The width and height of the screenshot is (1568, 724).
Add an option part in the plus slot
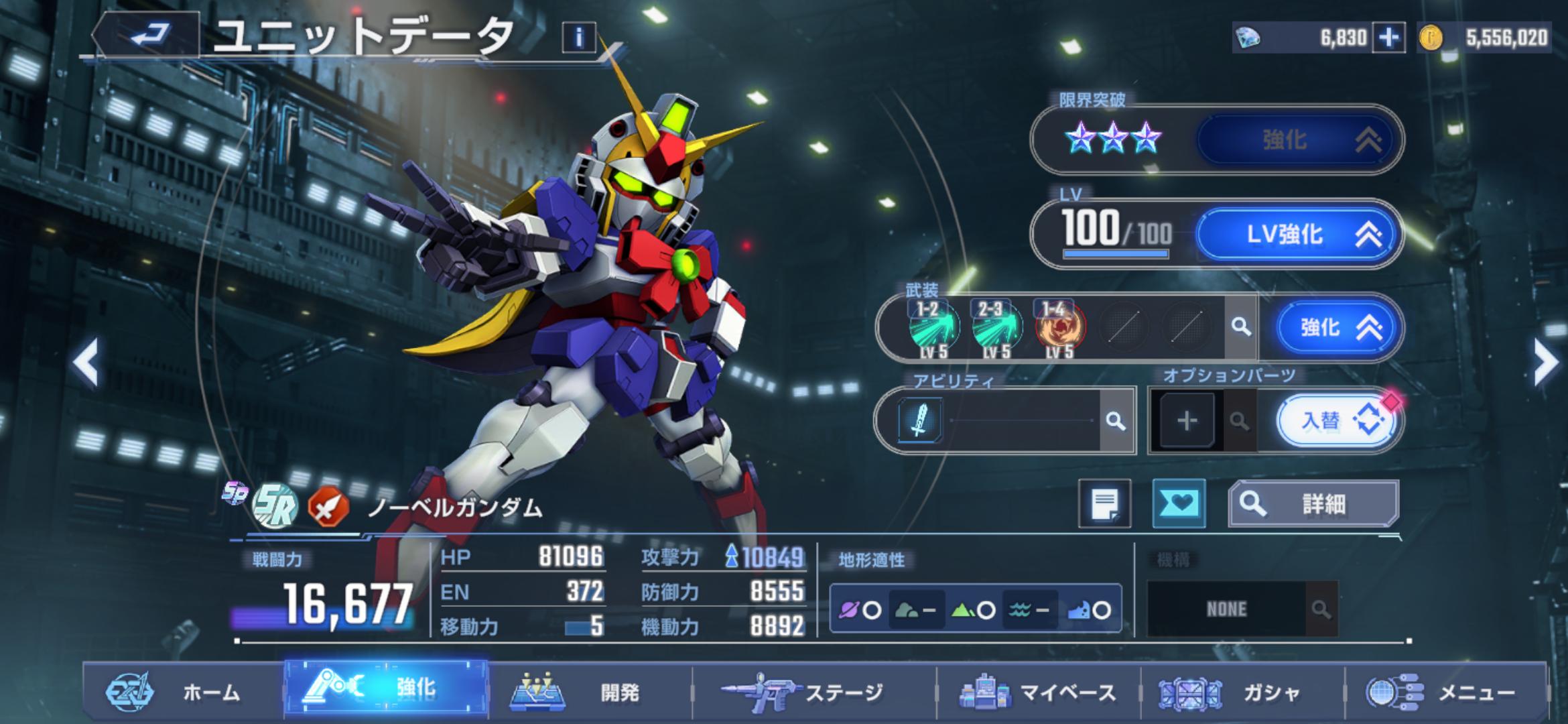1187,421
